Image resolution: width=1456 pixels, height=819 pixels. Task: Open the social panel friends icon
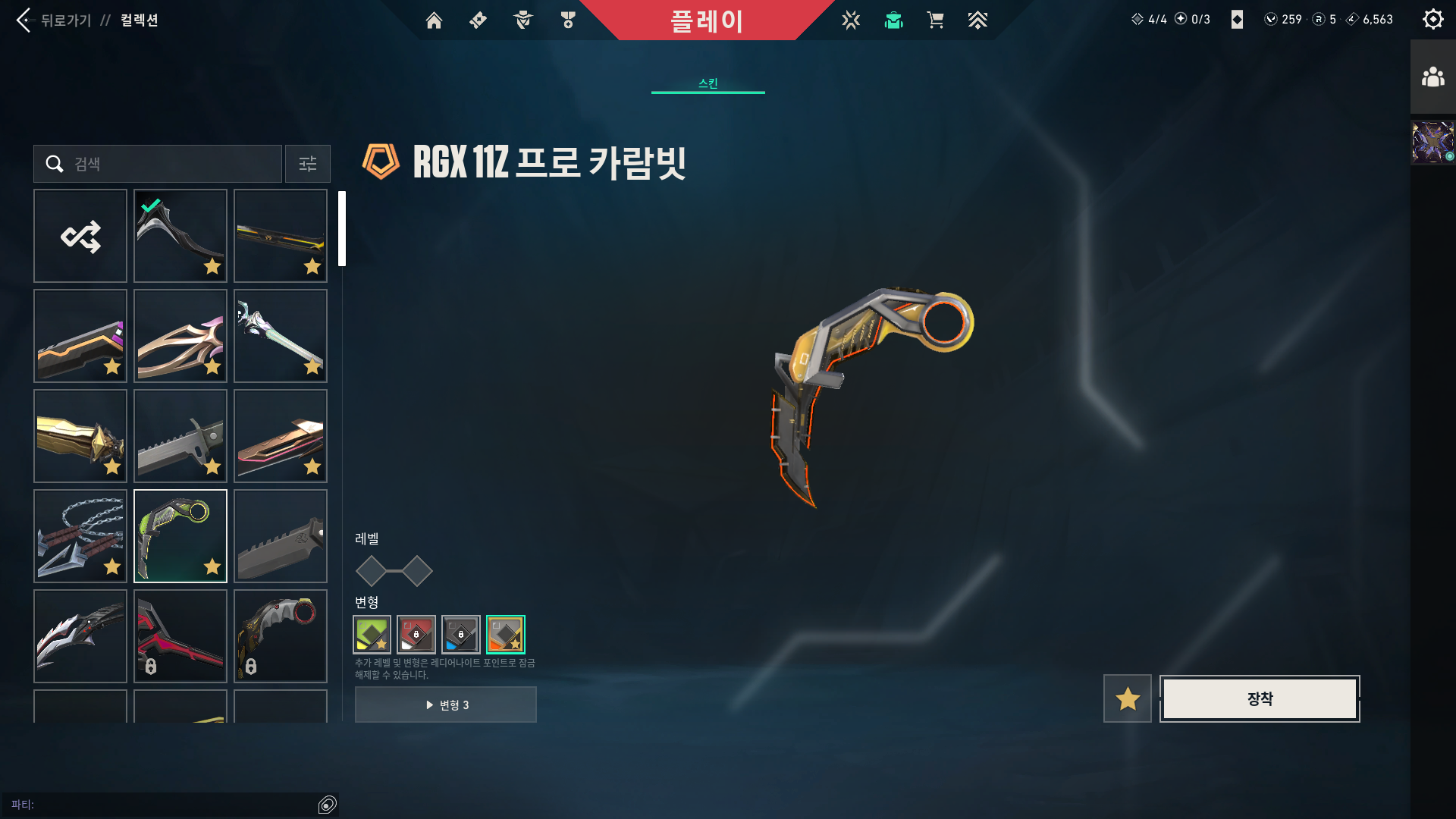click(1432, 75)
